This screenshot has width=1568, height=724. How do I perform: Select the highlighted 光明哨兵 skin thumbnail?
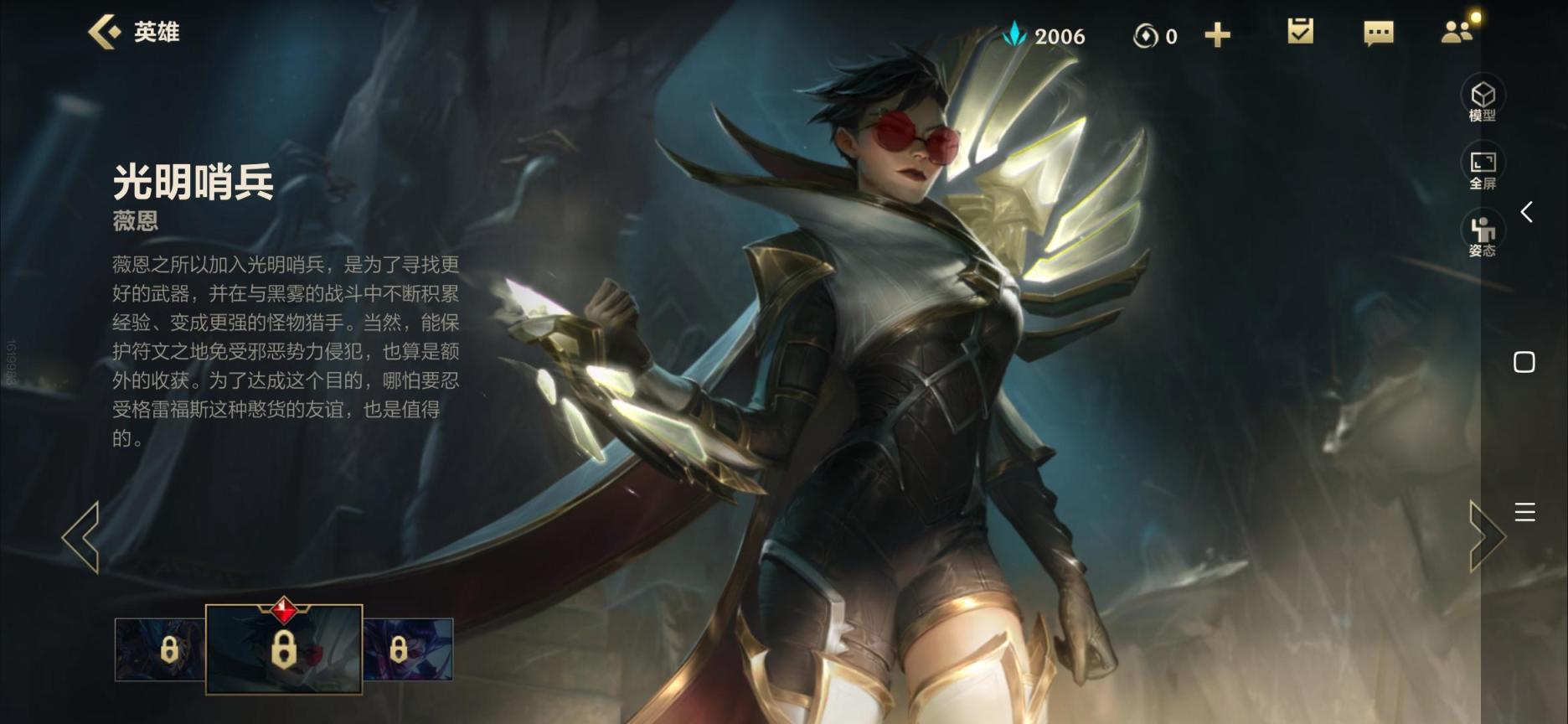pos(284,649)
